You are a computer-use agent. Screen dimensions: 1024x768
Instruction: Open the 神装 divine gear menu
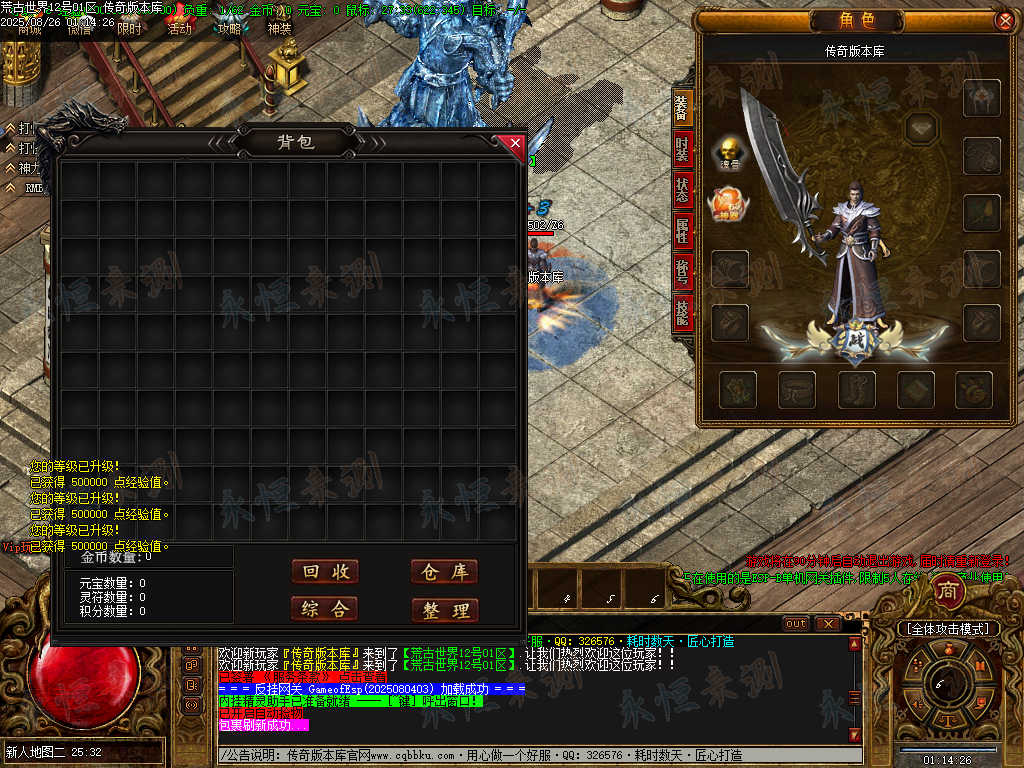click(279, 29)
